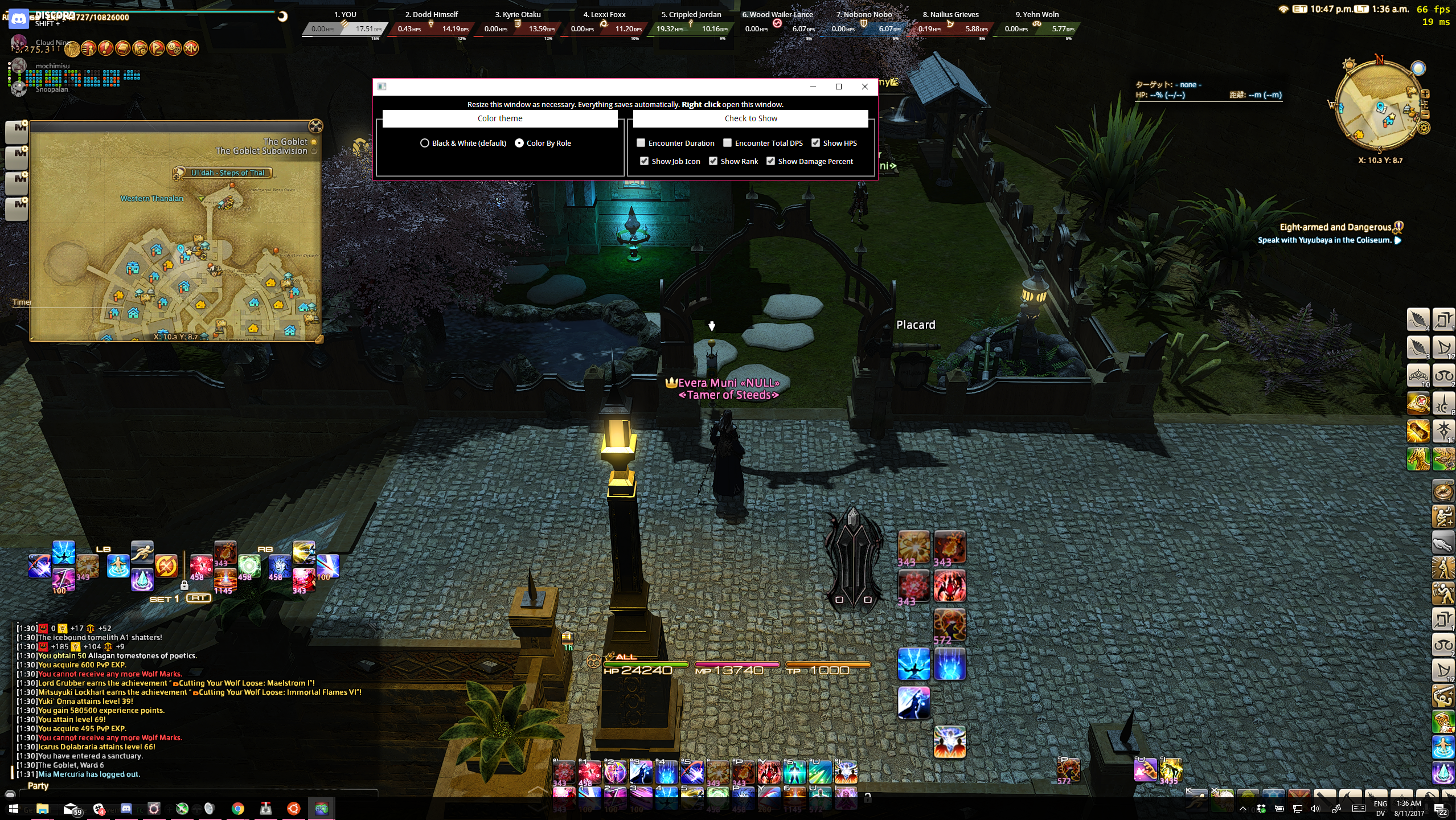This screenshot has width=1456, height=820.
Task: Enable the Encounter Duration checkbox
Action: [x=641, y=143]
